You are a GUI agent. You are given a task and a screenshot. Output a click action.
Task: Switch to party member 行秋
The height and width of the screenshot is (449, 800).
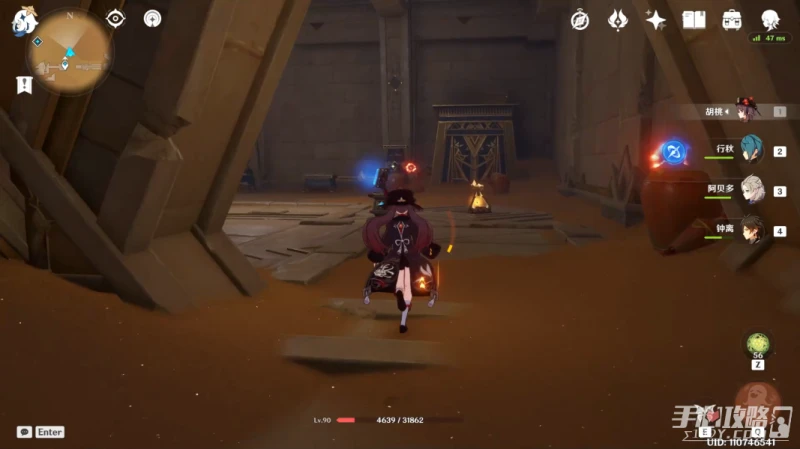coord(750,151)
